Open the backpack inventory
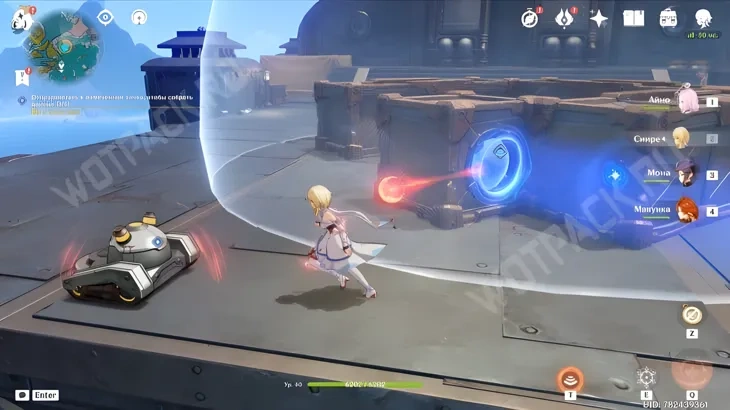Viewport: 730px width, 410px height. click(668, 17)
